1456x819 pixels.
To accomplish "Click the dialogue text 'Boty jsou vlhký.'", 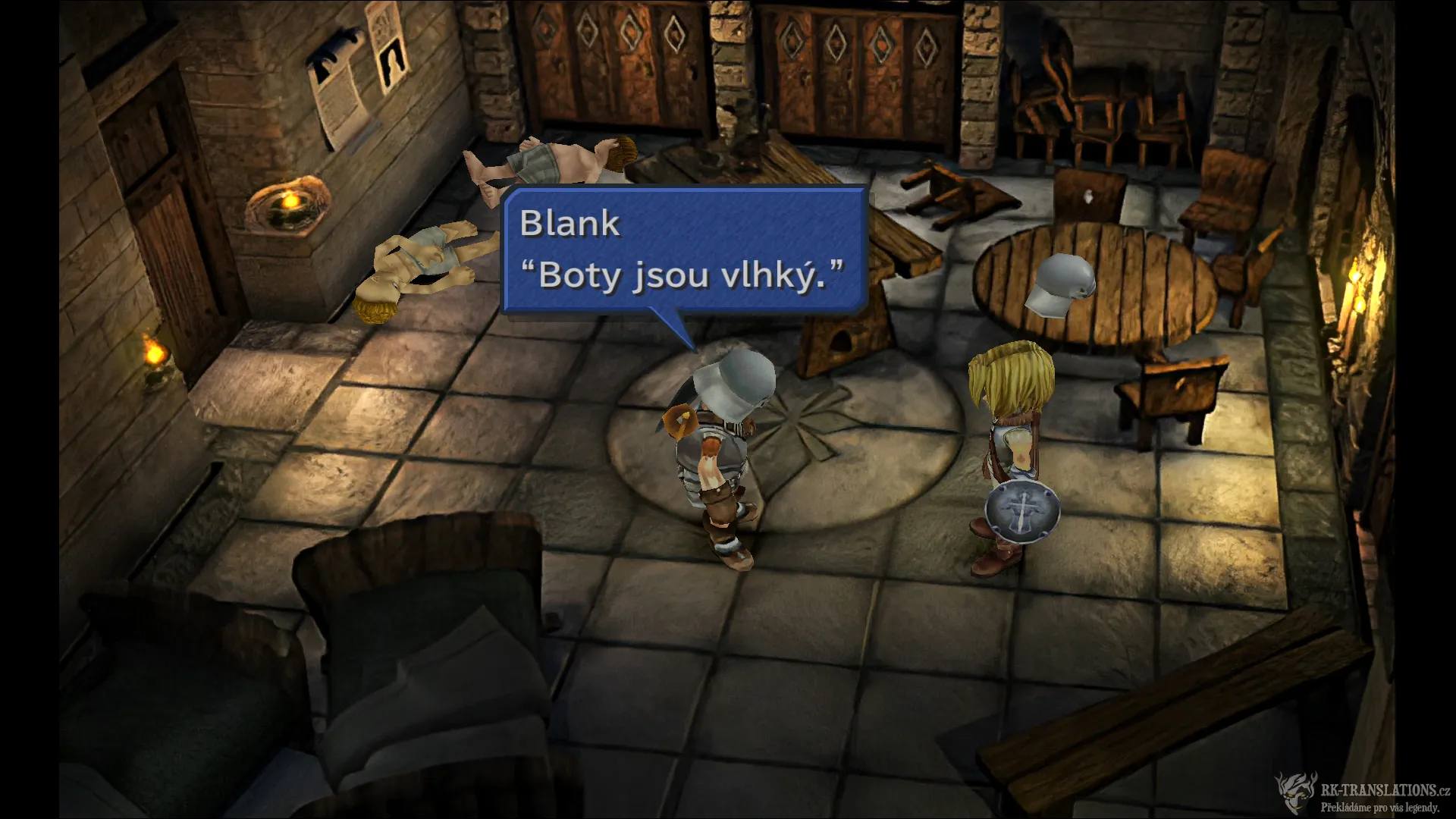I will pos(683,278).
